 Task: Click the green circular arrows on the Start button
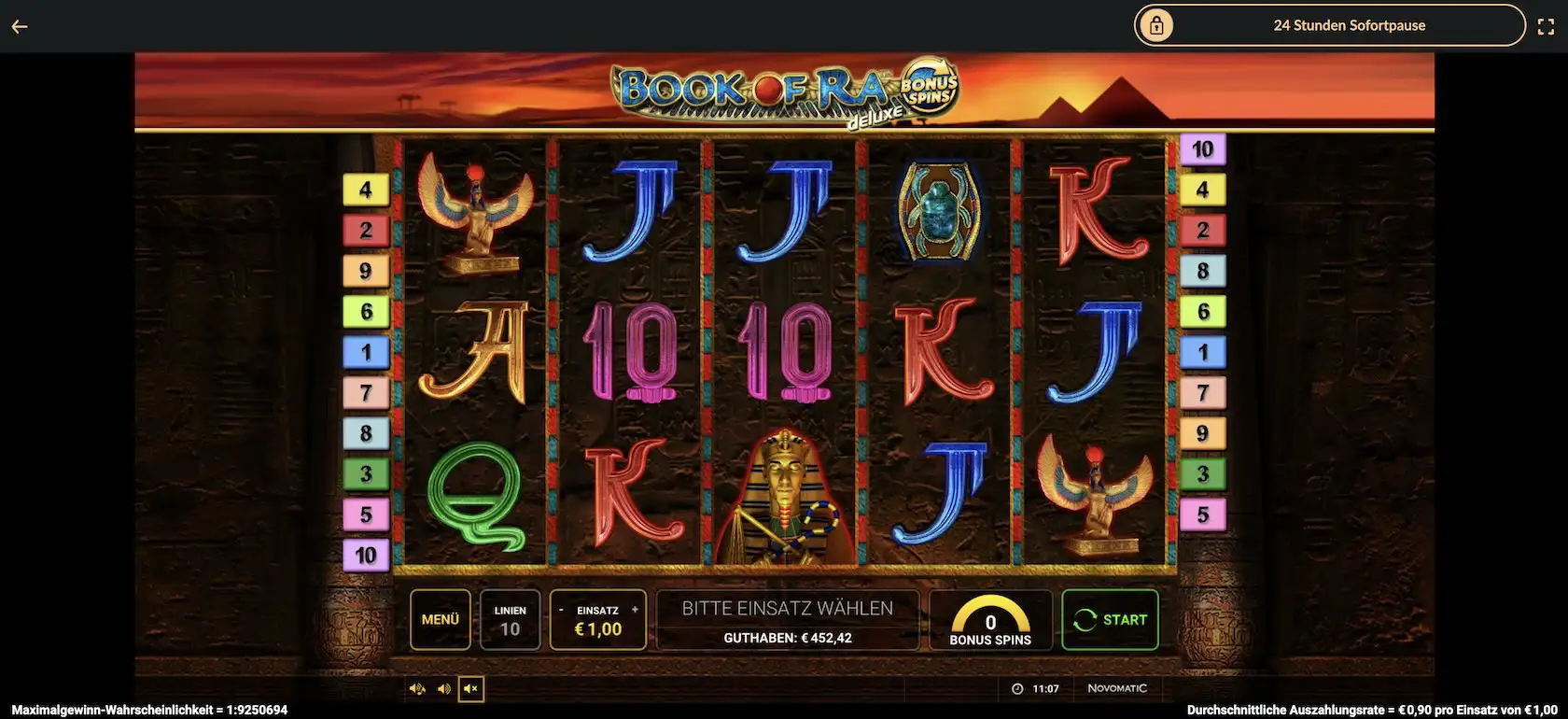1085,619
